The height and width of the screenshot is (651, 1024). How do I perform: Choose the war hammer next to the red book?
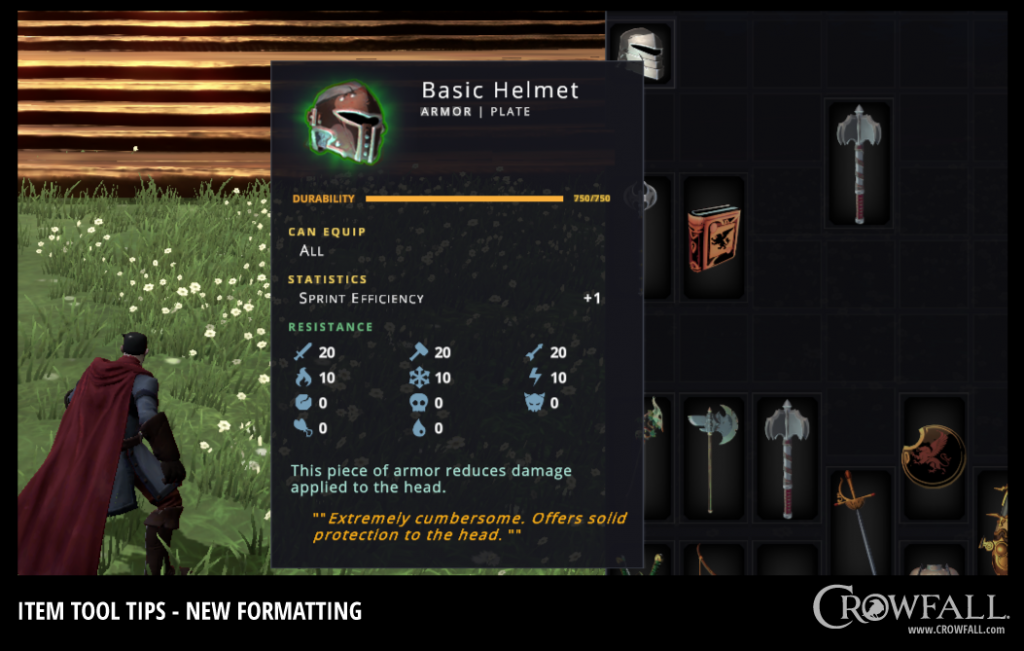coord(858,163)
